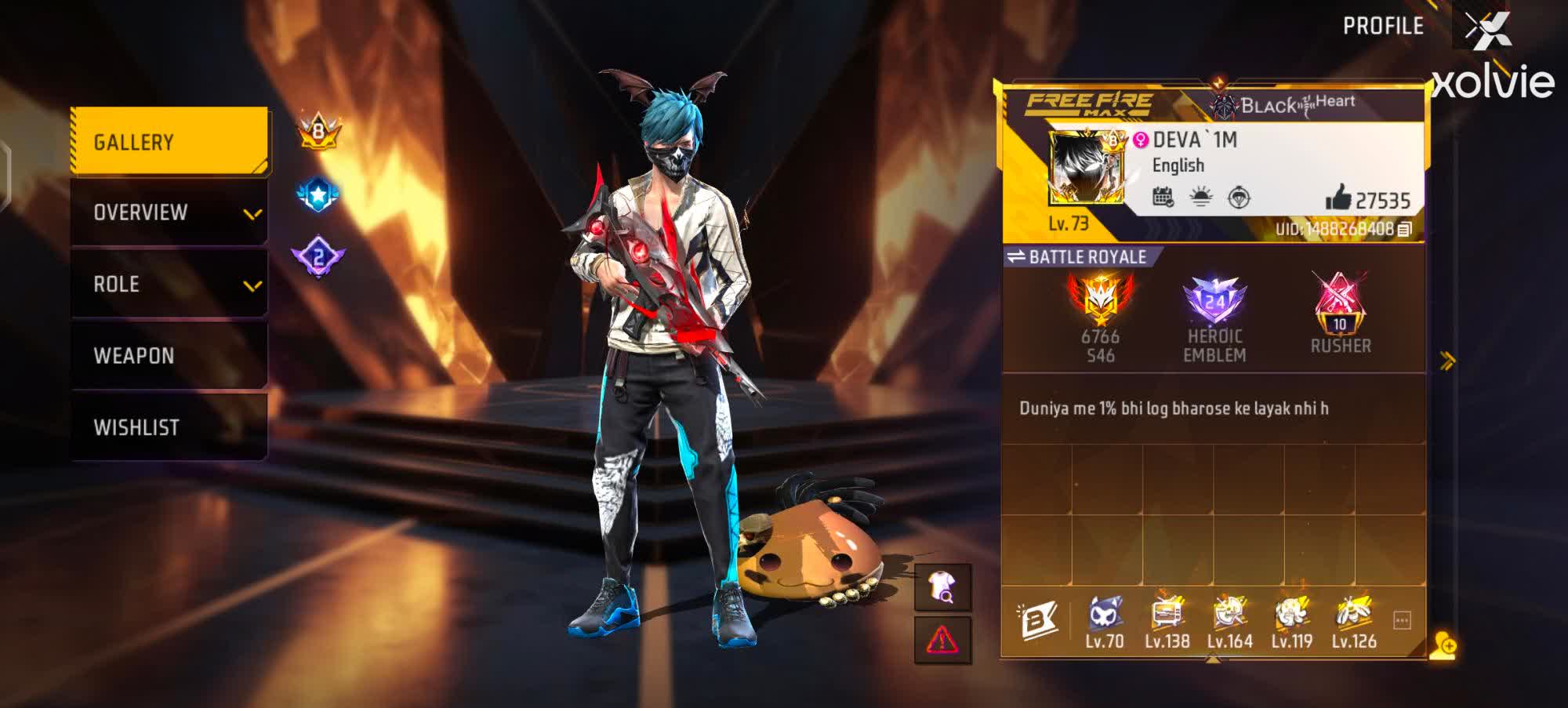
Task: Like the player with thumbs-up icon
Action: [1338, 199]
